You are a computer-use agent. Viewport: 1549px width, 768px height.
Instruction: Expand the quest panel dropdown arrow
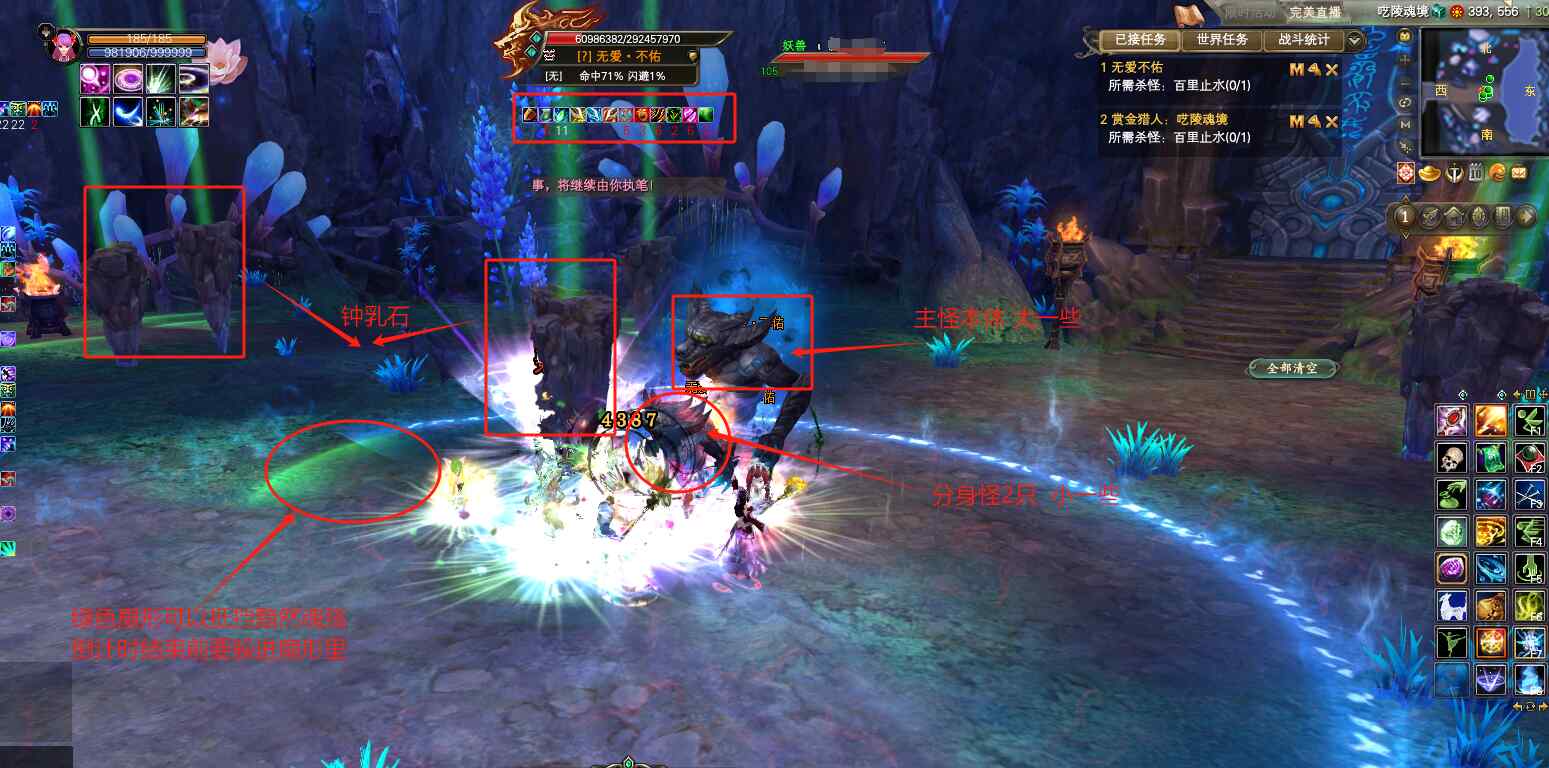(x=1355, y=40)
